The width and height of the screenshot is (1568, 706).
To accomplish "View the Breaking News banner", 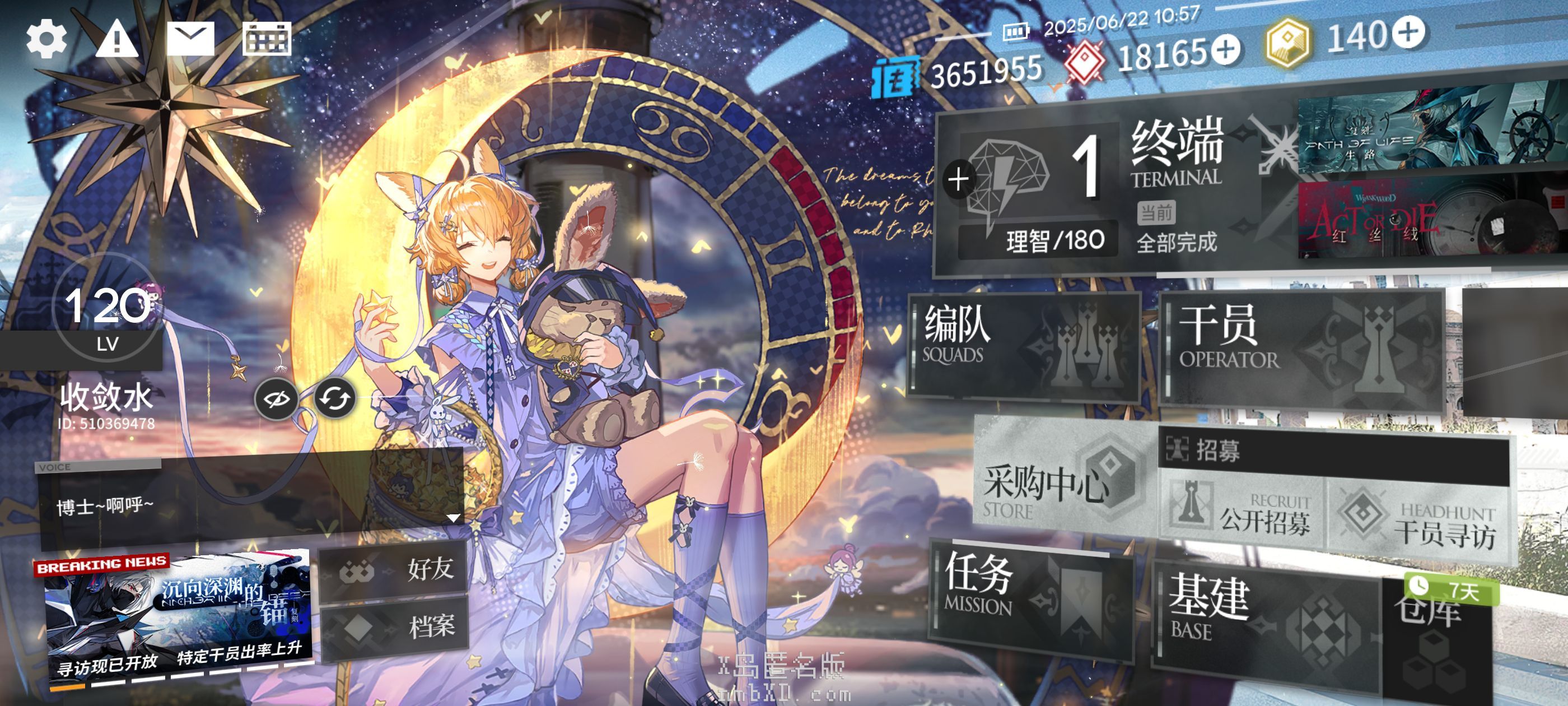I will 178,615.
